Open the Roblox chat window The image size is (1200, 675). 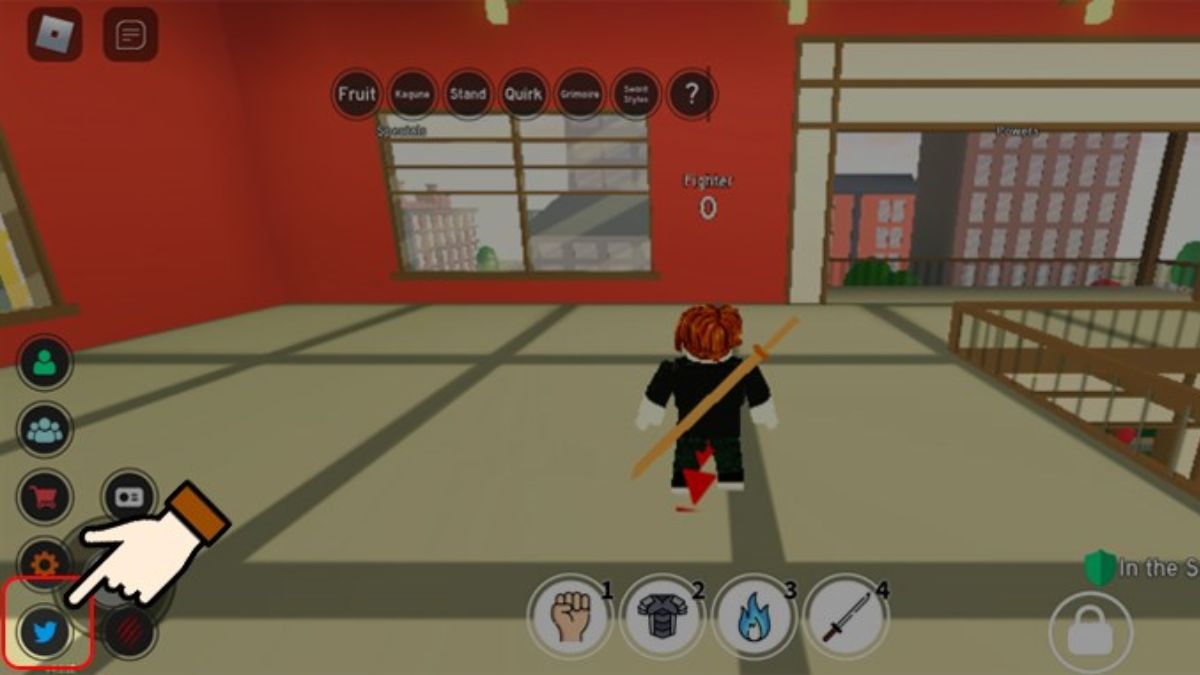(130, 35)
